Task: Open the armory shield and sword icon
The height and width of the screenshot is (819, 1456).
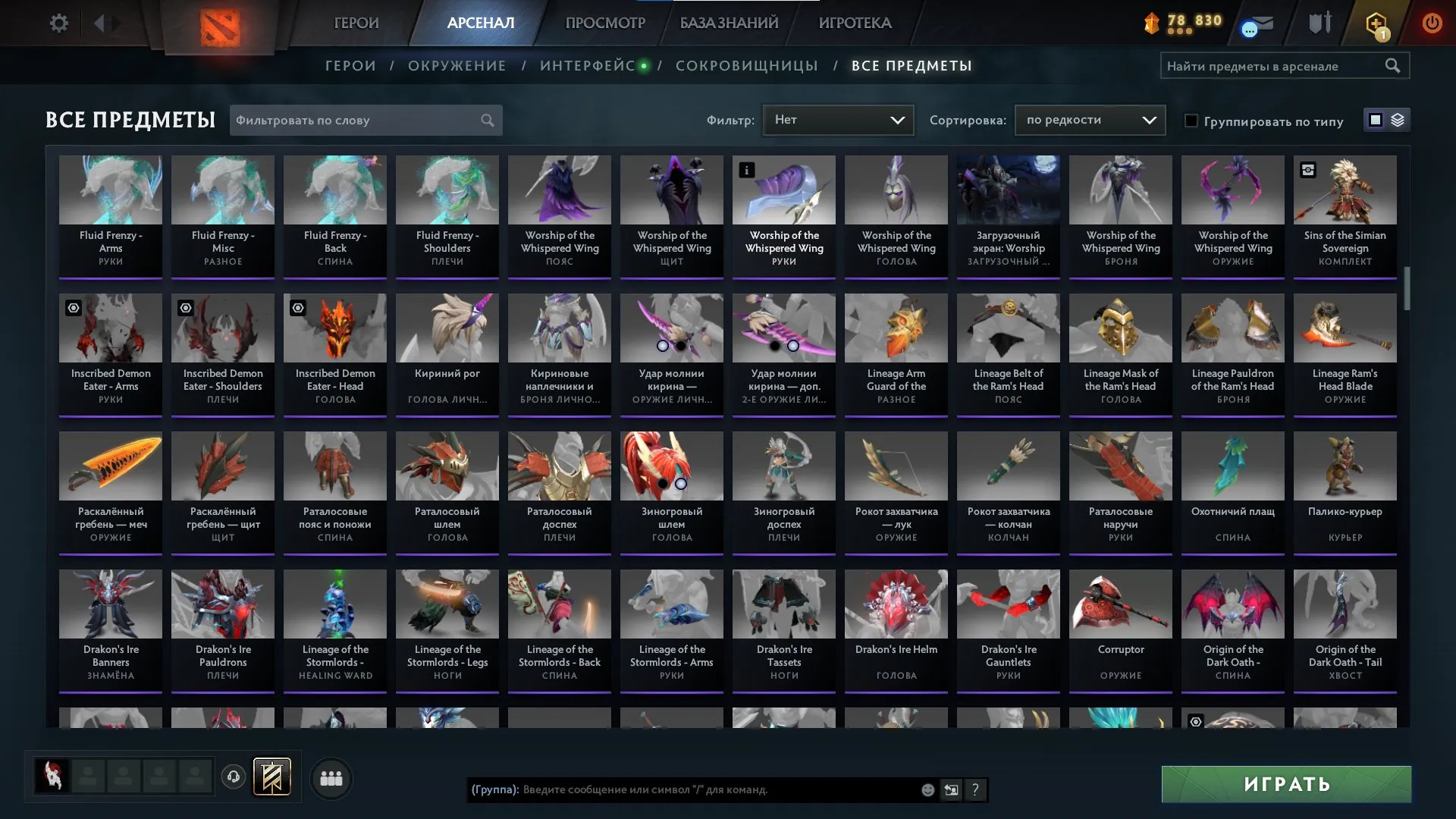Action: 1319,23
